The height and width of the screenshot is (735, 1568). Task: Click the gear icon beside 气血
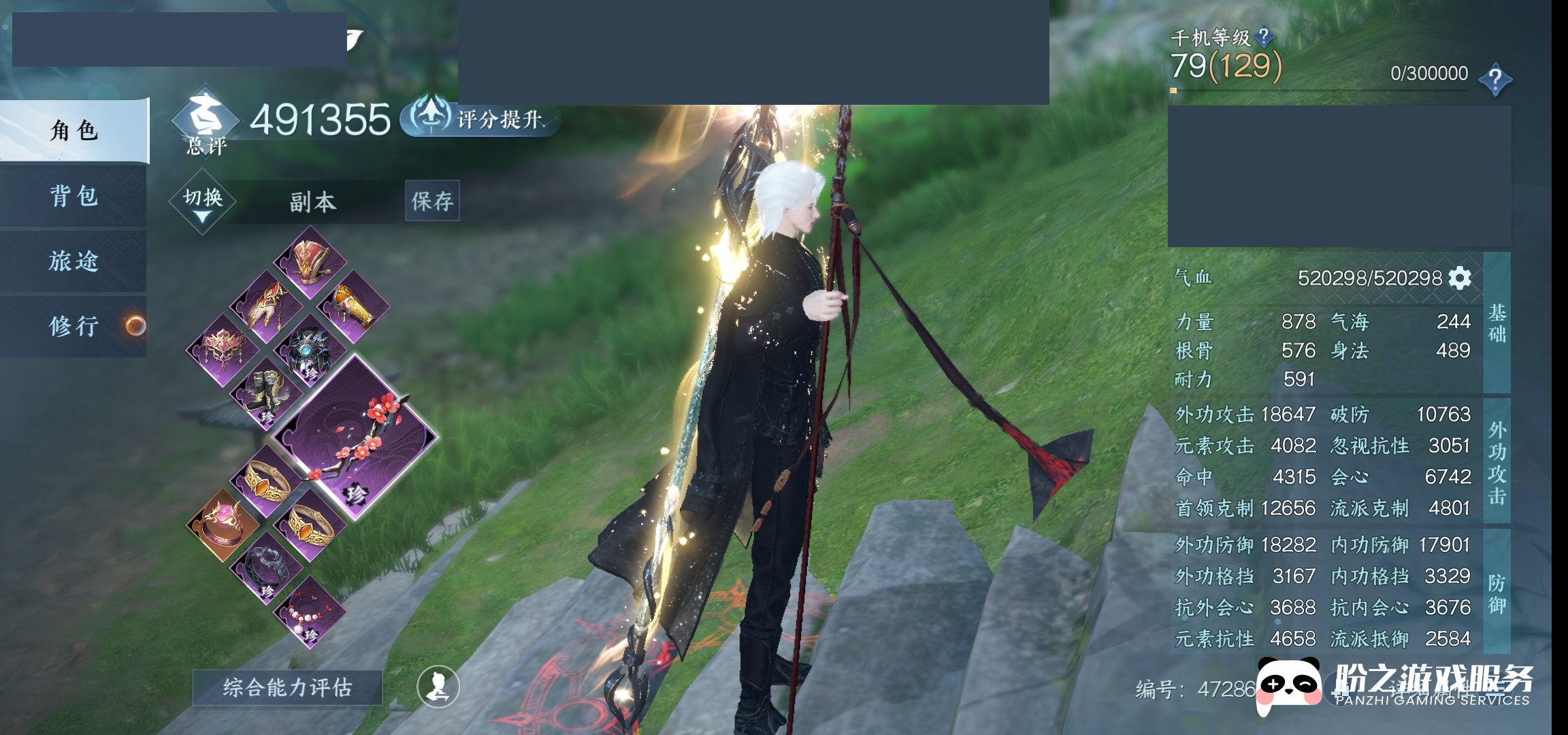click(x=1460, y=278)
